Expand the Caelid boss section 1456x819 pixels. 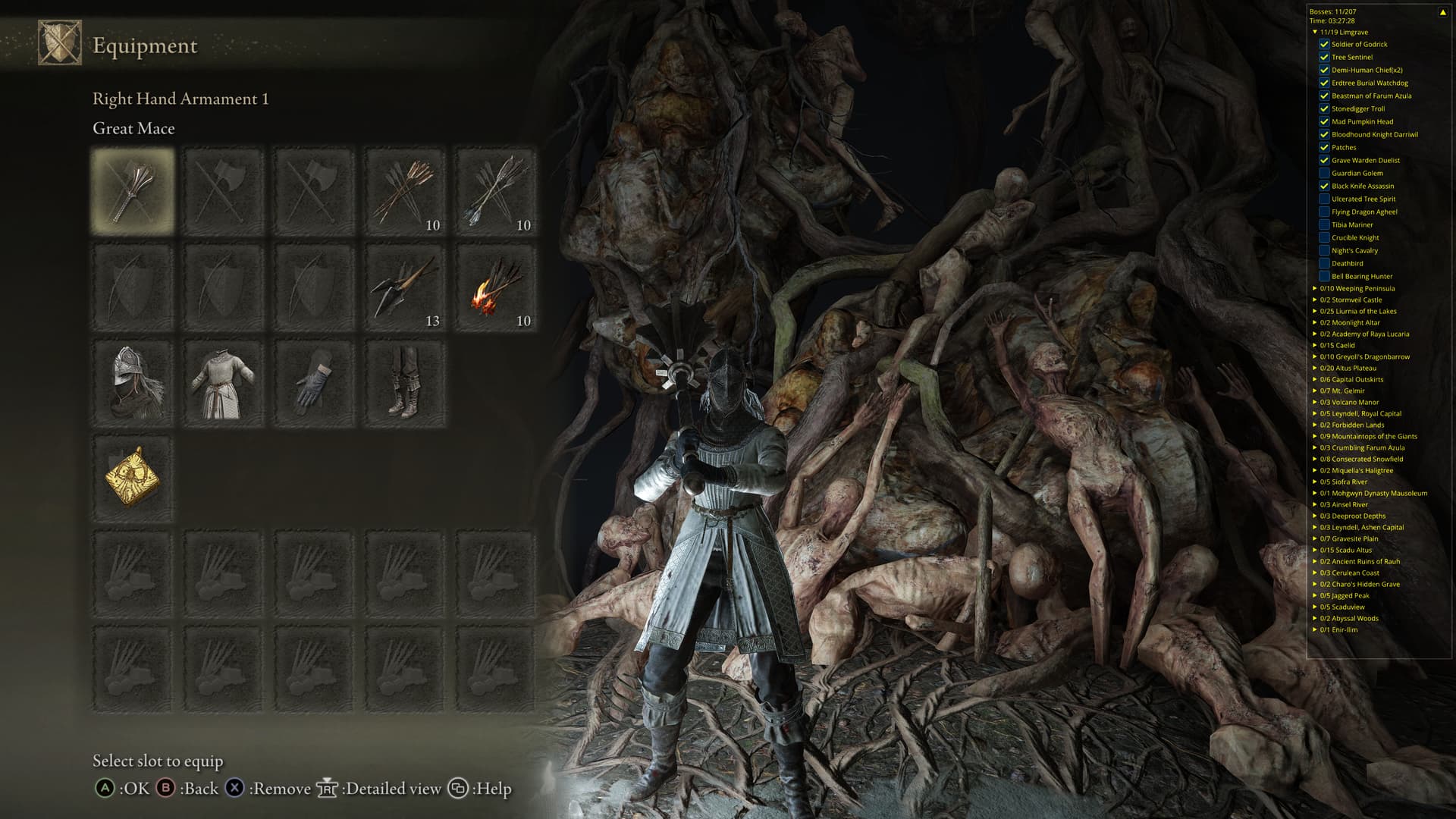[1315, 345]
